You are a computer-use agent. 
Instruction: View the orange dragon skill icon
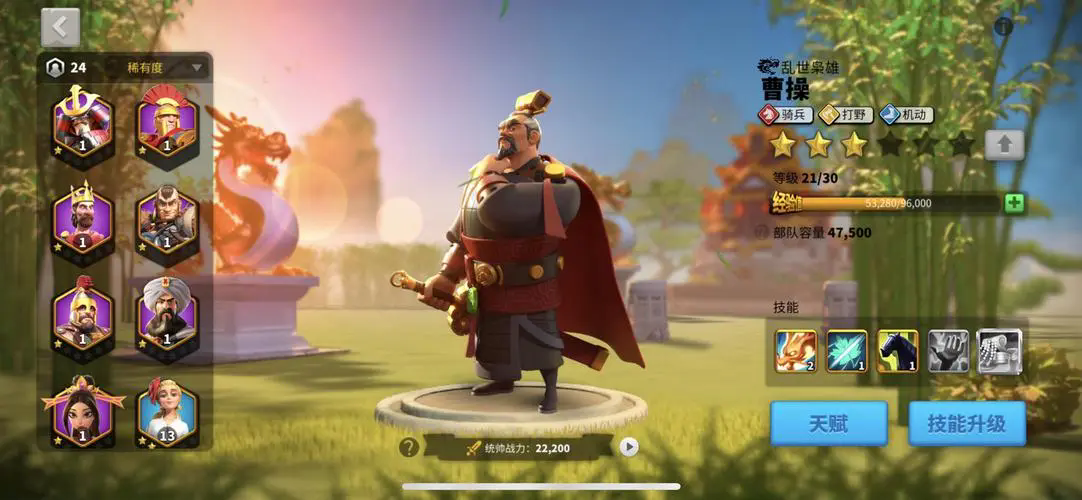[796, 352]
